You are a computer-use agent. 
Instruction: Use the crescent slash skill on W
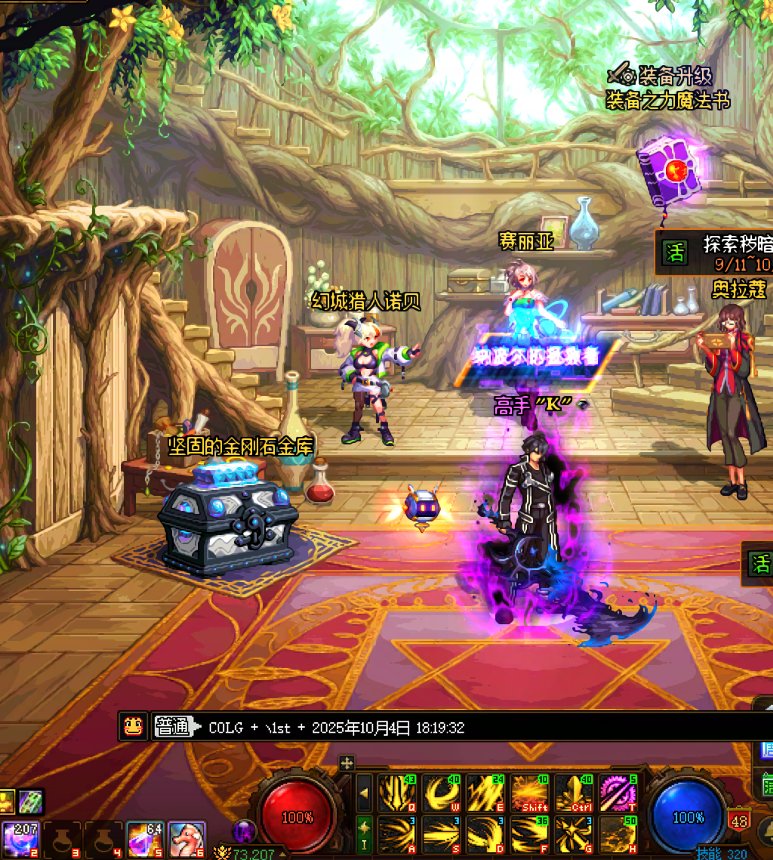441,794
